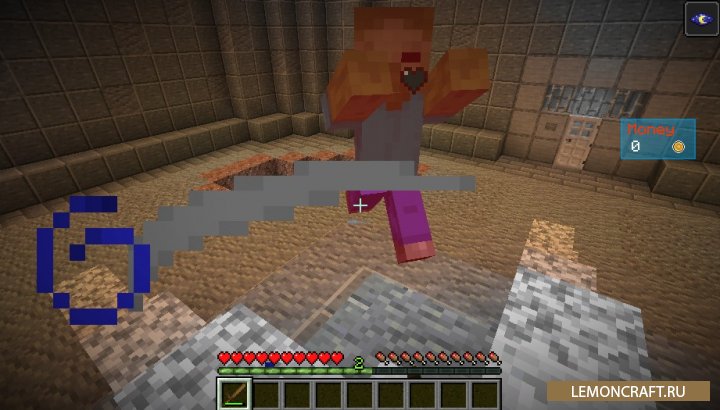Click the eye icon in the corner
Viewport: 720px width, 410px height.
click(x=699, y=18)
